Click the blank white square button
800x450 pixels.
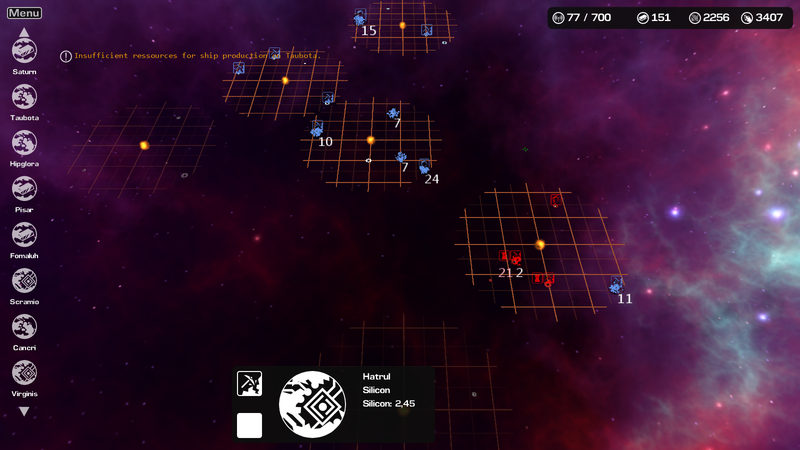click(x=249, y=425)
